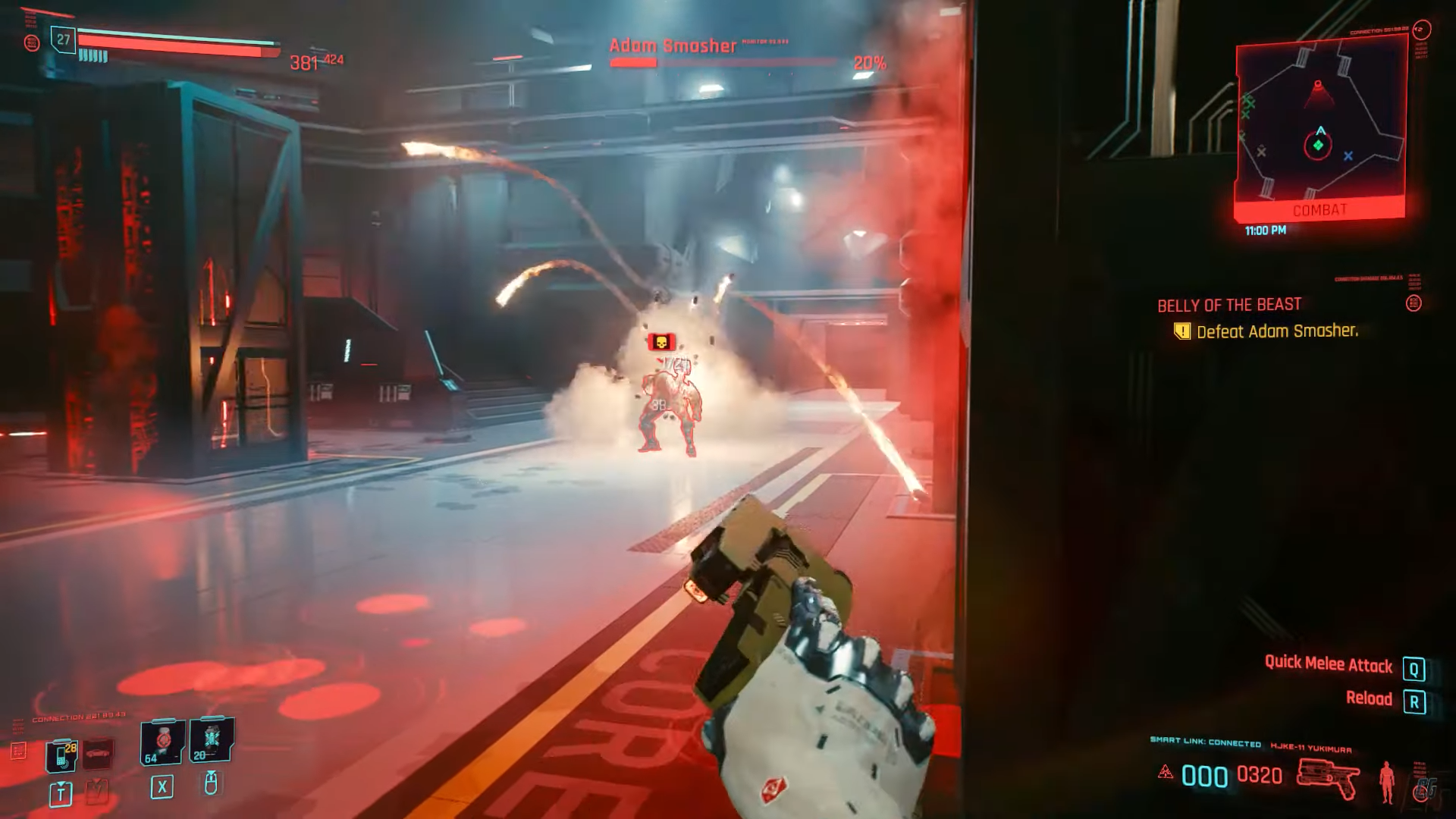Screen dimensions: 1456x819
Task: Select the vehicle call car icon
Action: pos(98,754)
